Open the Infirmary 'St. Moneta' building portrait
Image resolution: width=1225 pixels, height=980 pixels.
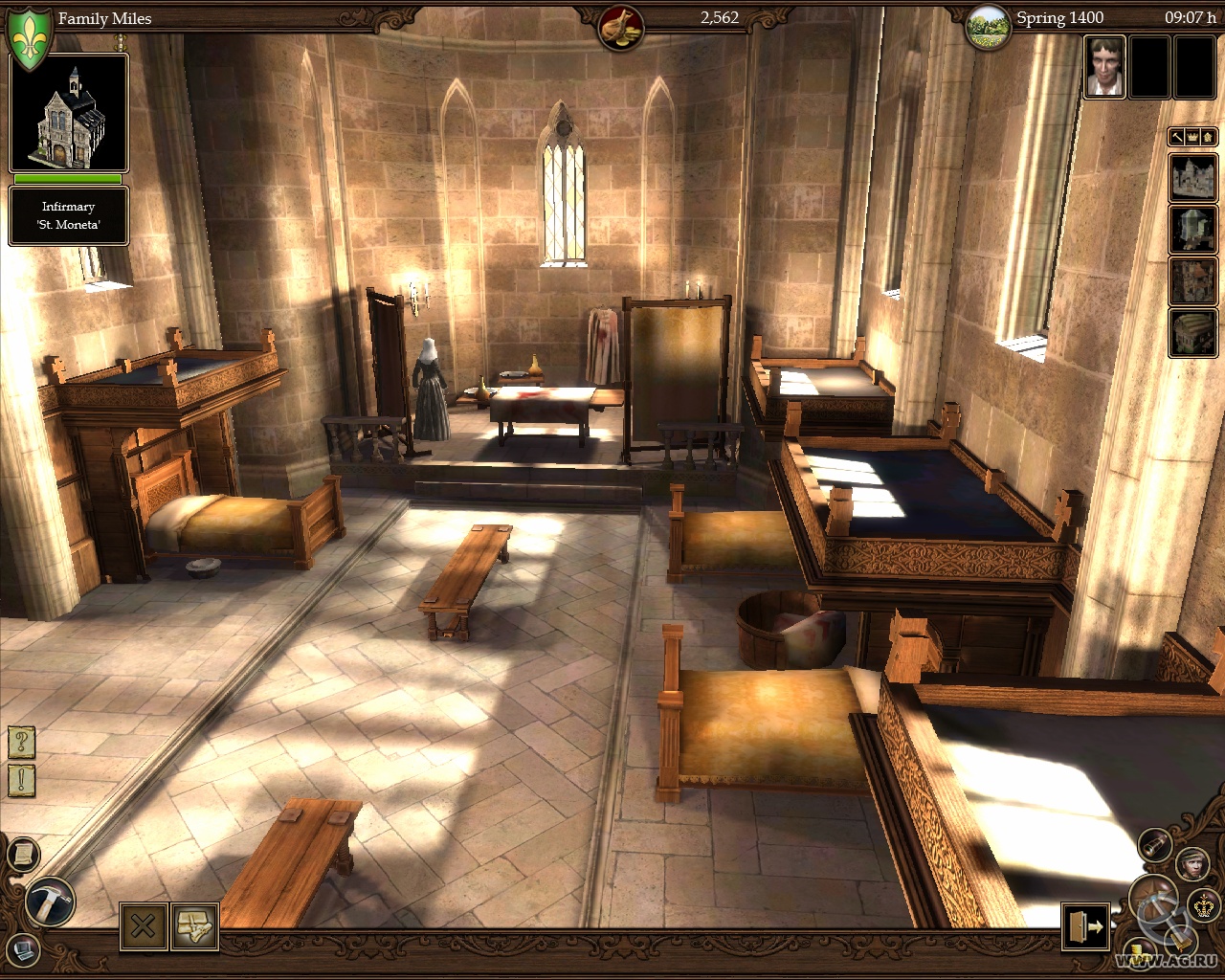click(69, 113)
